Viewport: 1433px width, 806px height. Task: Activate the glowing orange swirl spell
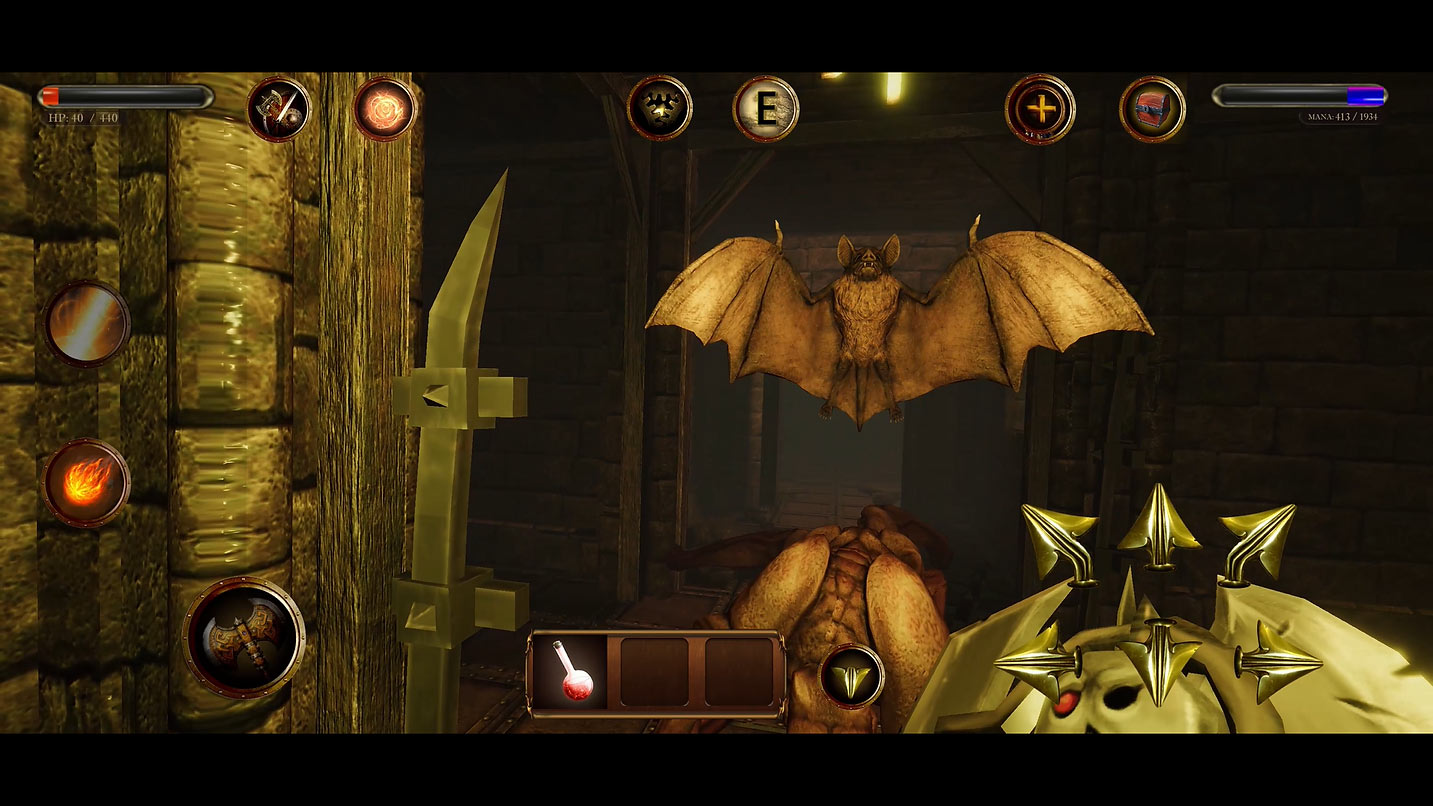click(384, 109)
